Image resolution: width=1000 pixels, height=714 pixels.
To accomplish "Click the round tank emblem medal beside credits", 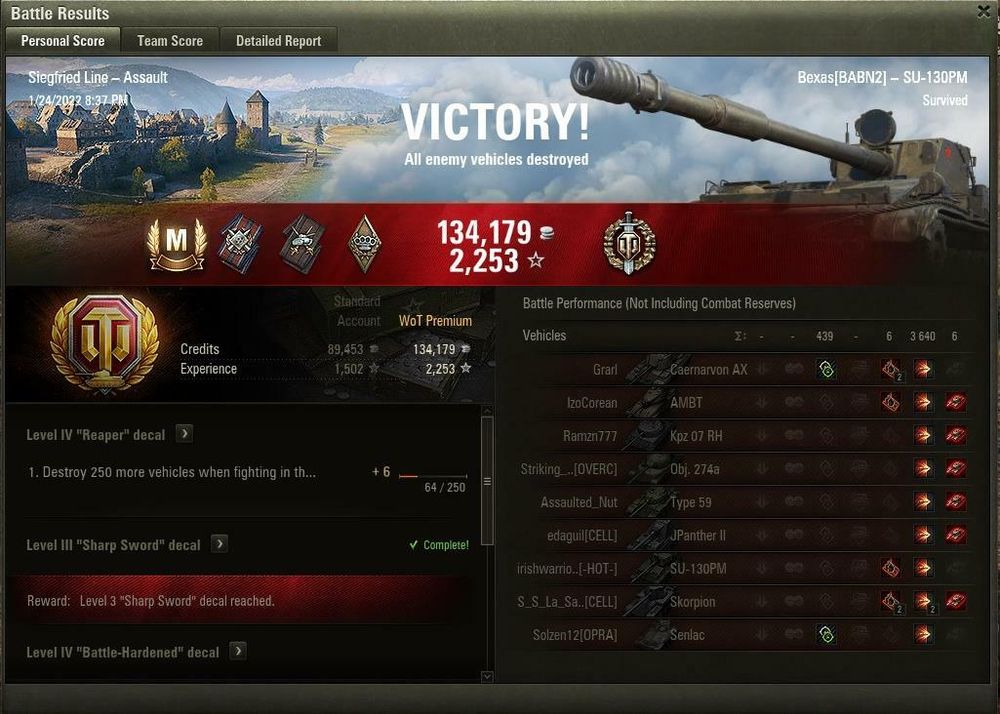I will pyautogui.click(x=629, y=244).
